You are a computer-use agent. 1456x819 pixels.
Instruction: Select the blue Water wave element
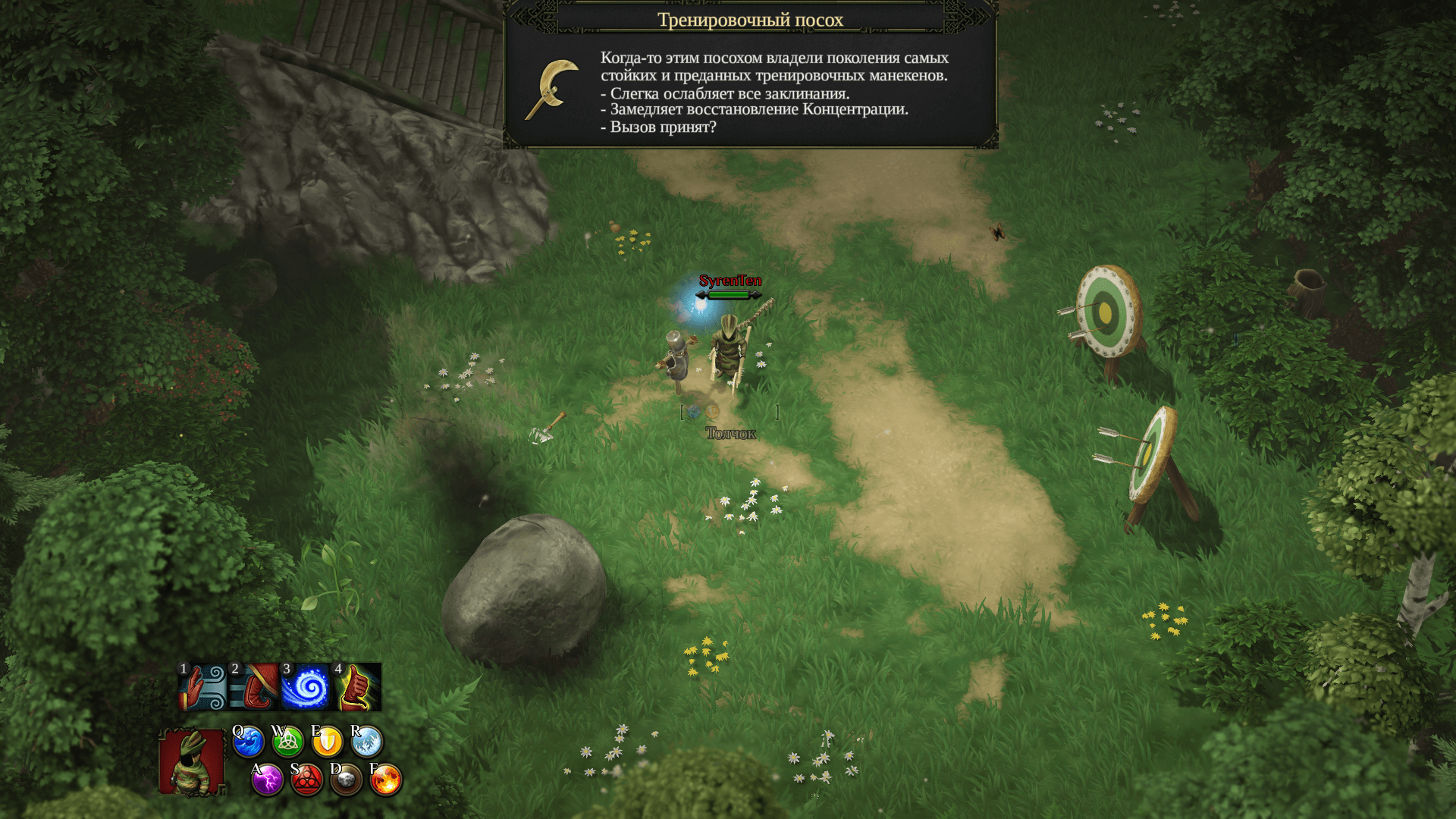pyautogui.click(x=248, y=742)
